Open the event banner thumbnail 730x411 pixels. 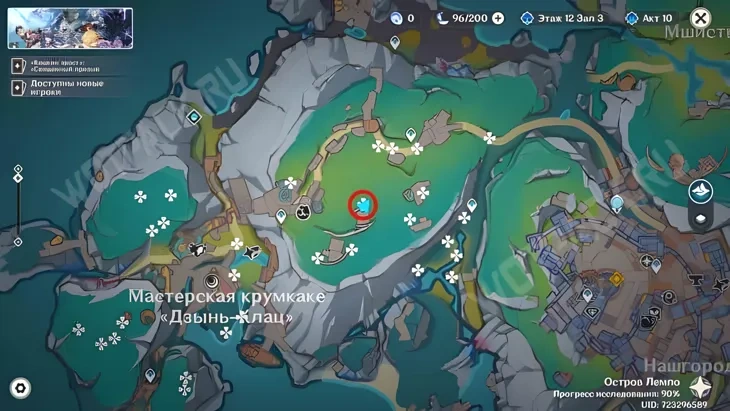[x=70, y=28]
